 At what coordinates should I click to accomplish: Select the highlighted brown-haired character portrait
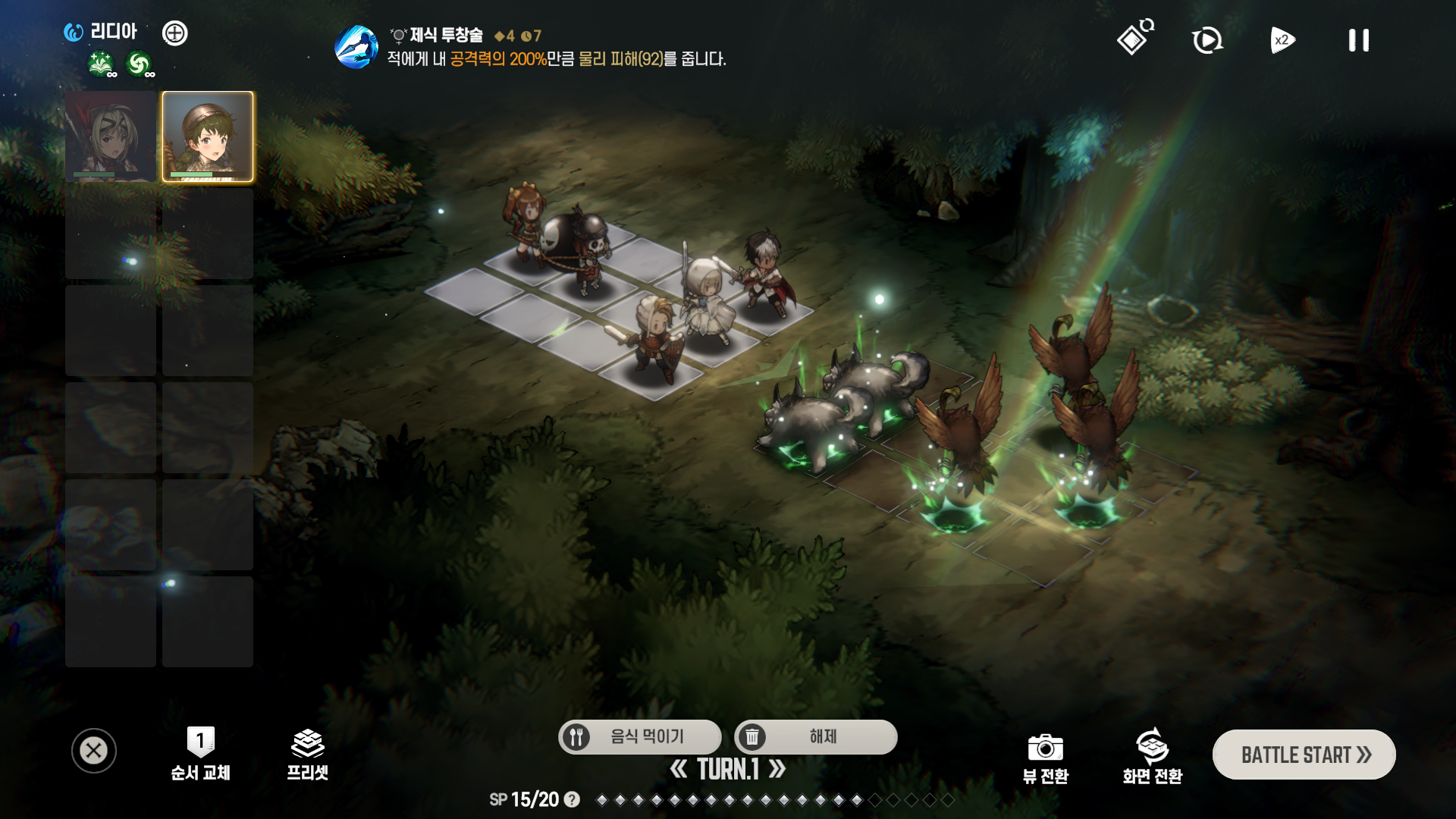coord(208,136)
